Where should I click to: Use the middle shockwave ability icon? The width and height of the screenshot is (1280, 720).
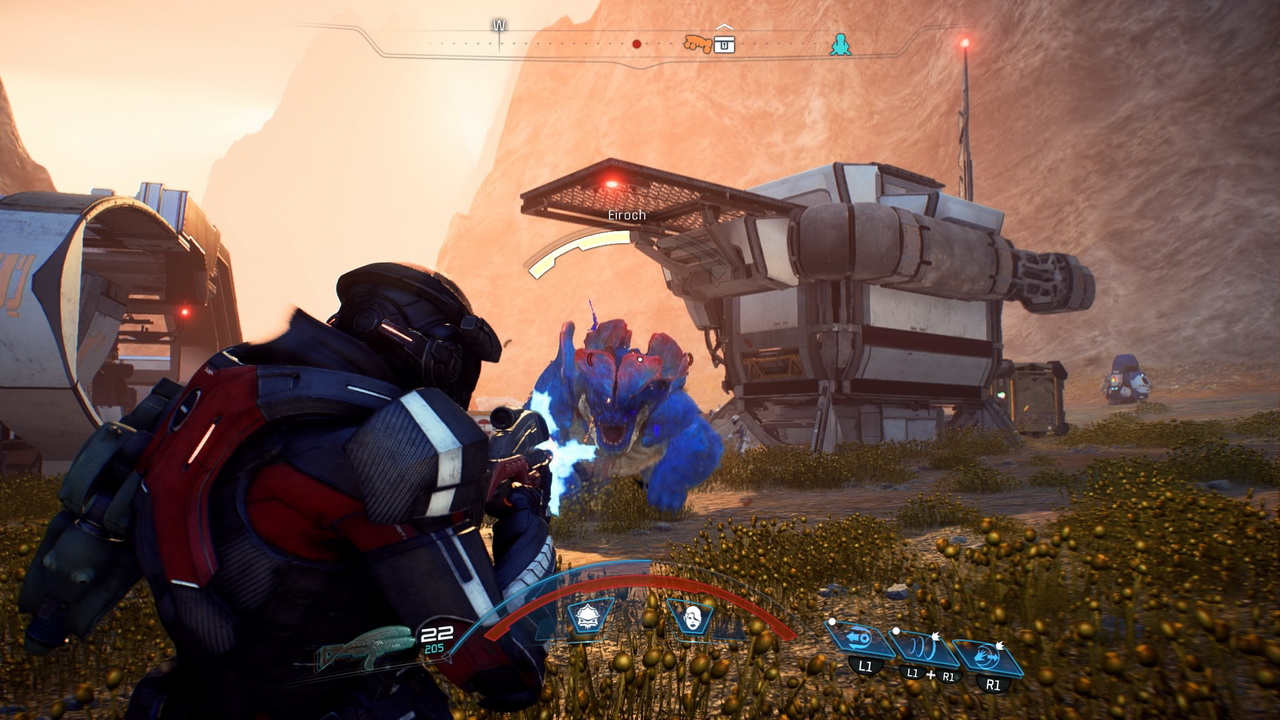pyautogui.click(x=924, y=649)
